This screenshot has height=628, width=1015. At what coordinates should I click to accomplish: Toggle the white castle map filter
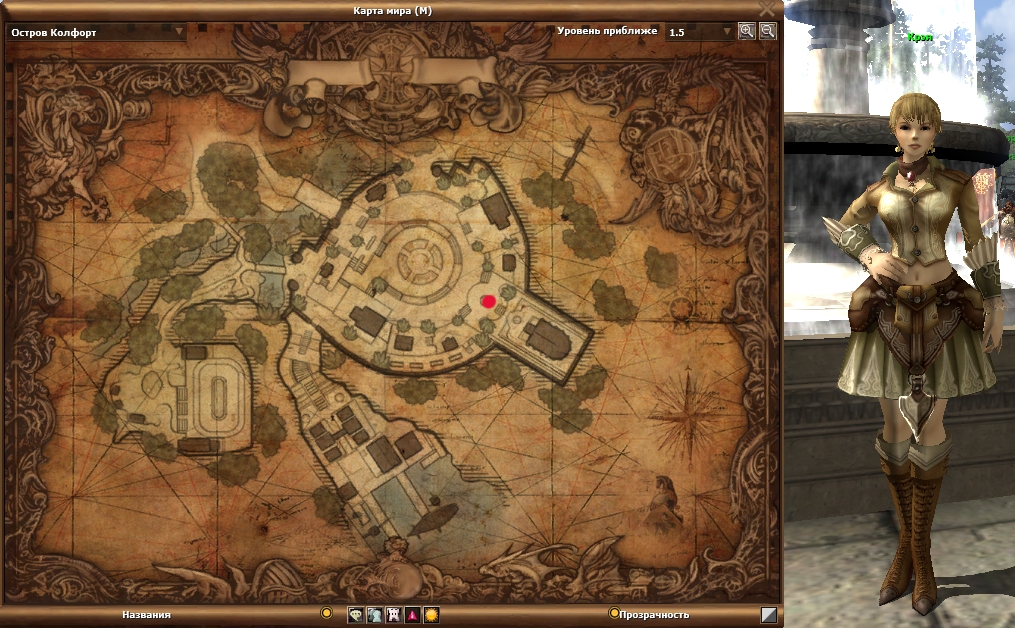click(393, 615)
